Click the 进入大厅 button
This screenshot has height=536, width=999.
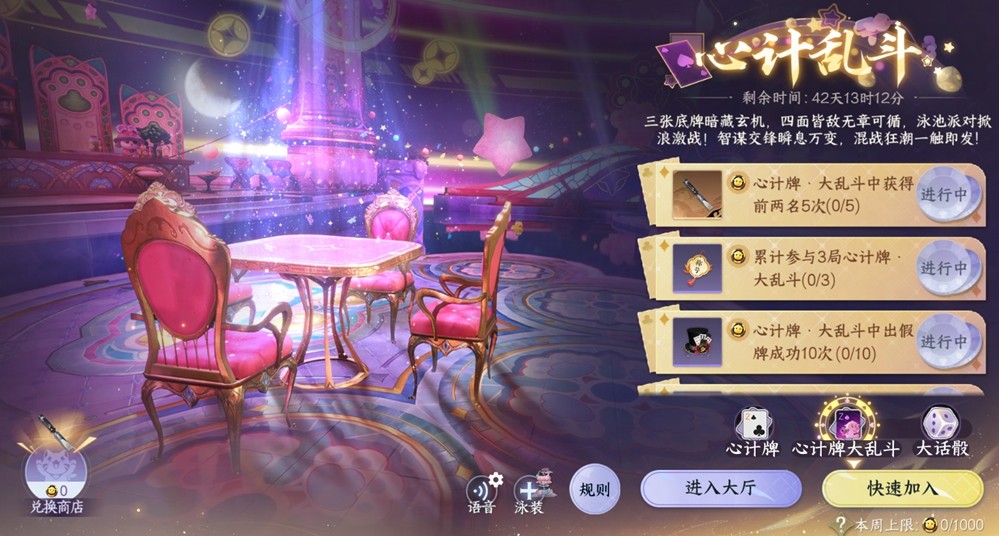pos(720,488)
